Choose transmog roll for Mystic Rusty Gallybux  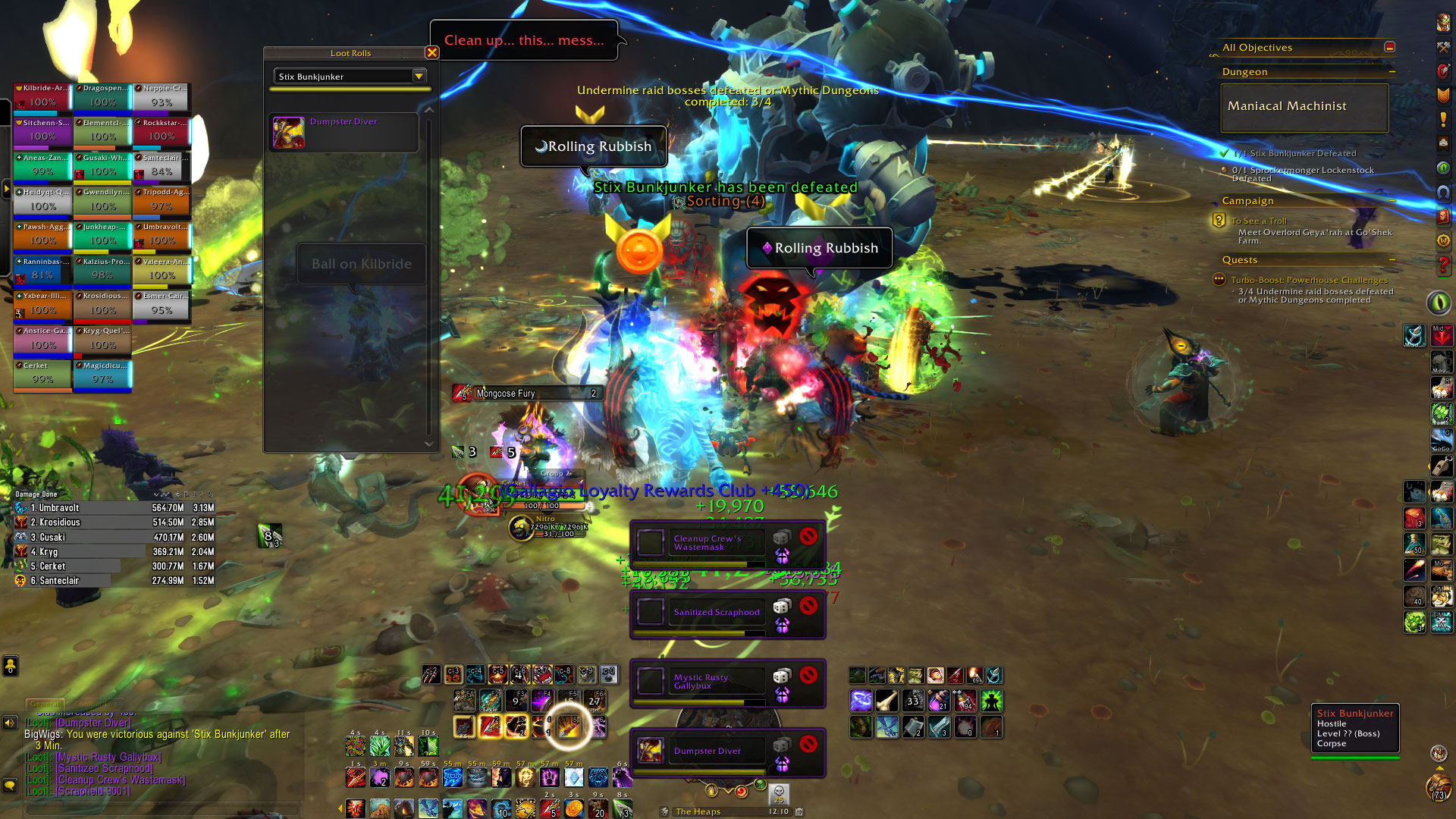pos(782,694)
